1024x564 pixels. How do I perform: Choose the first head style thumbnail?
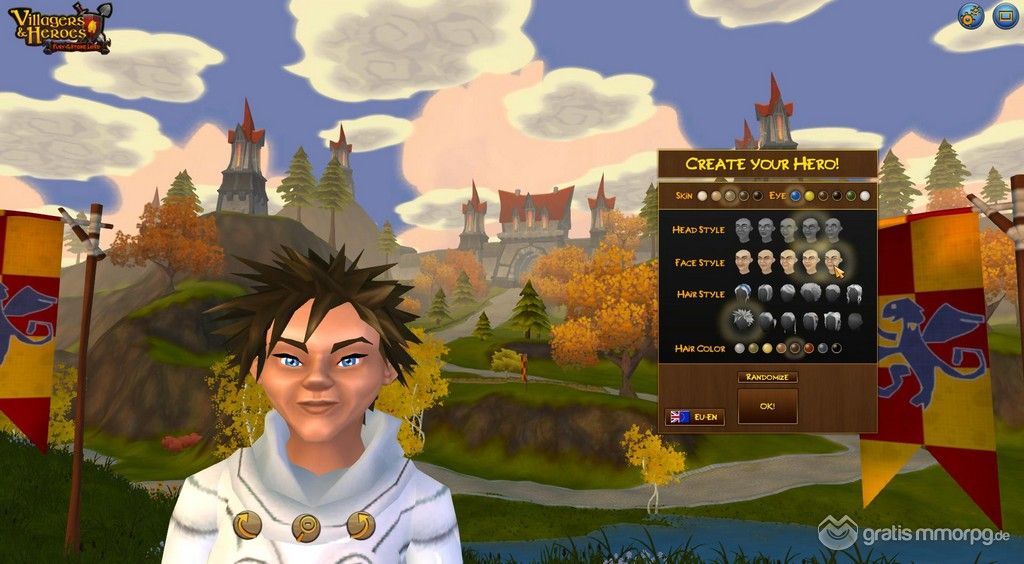click(743, 230)
